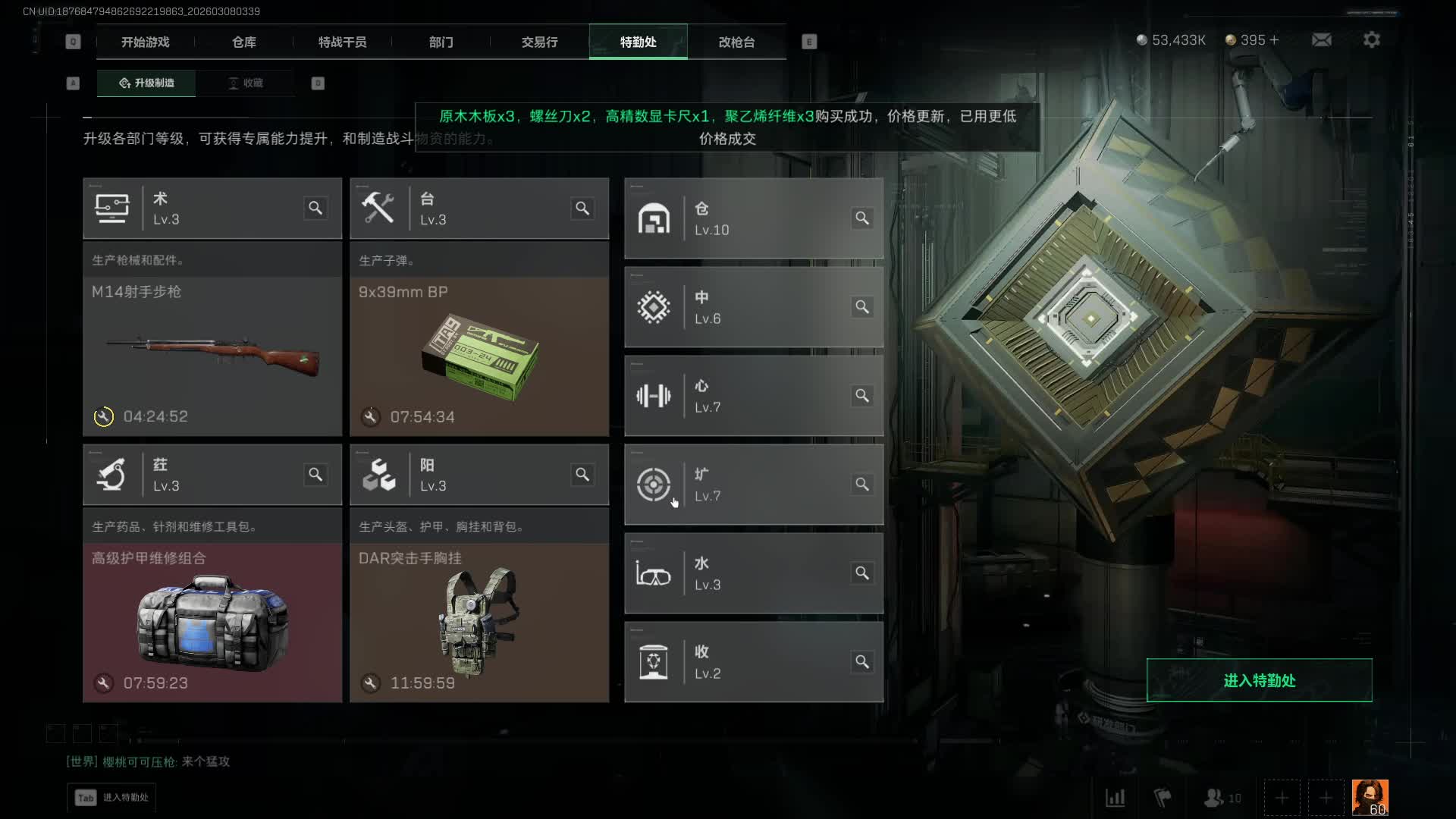Screen dimensions: 1456x819
Task: Open the Lv.10 warehouse department row
Action: pyautogui.click(x=753, y=219)
